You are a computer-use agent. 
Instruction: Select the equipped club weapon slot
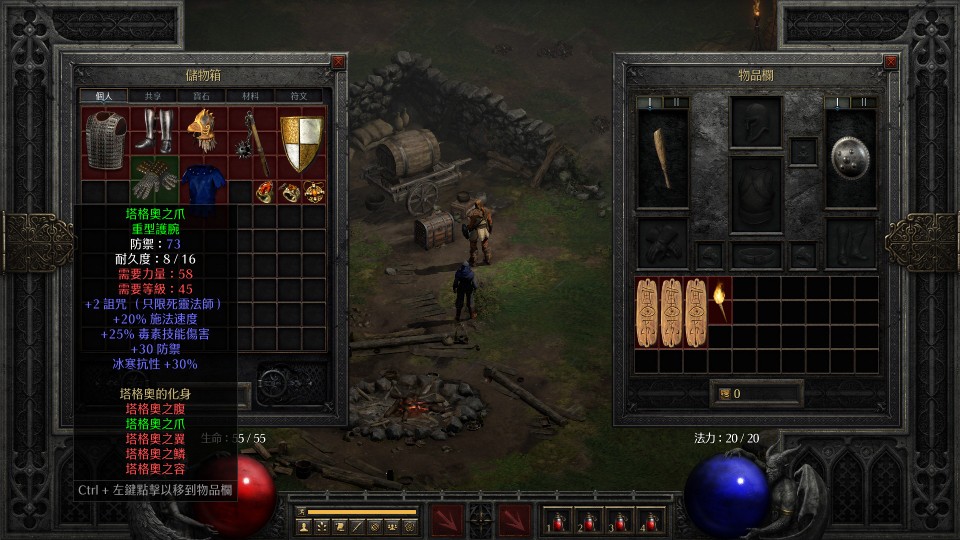pyautogui.click(x=662, y=158)
